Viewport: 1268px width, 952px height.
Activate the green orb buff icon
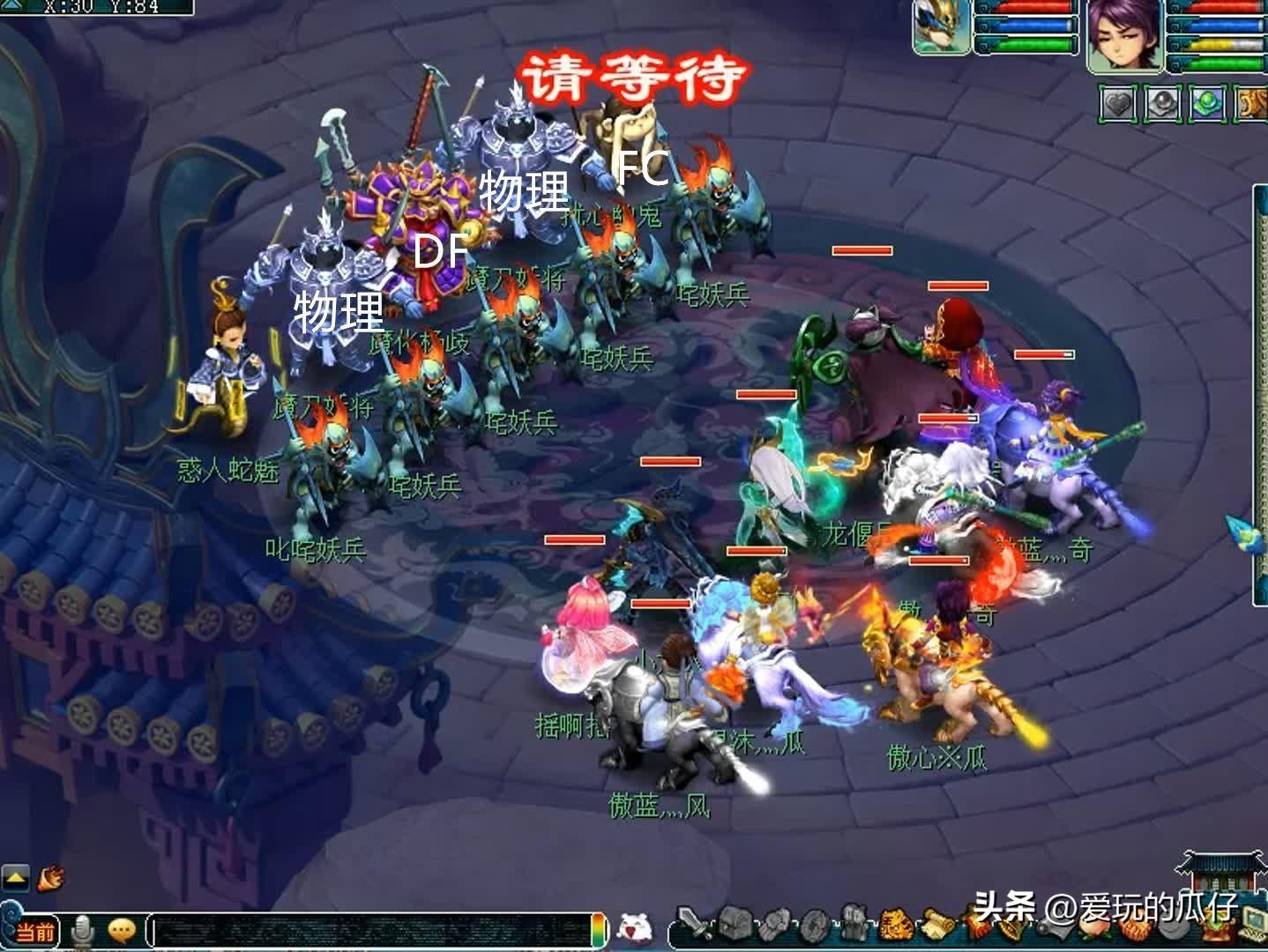pos(1206,104)
